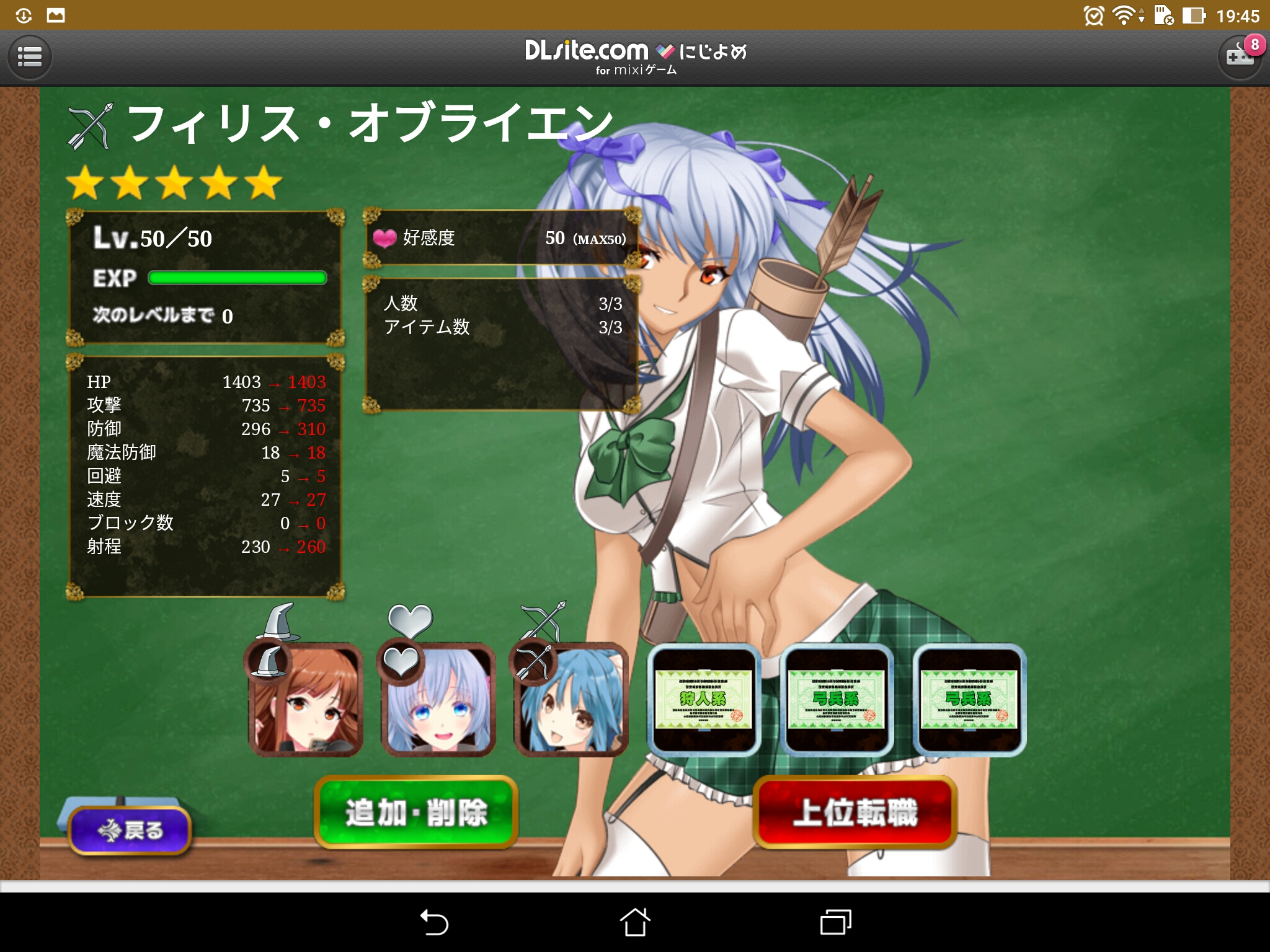The height and width of the screenshot is (952, 1270).
Task: Go back with the 戻る button
Action: click(130, 829)
